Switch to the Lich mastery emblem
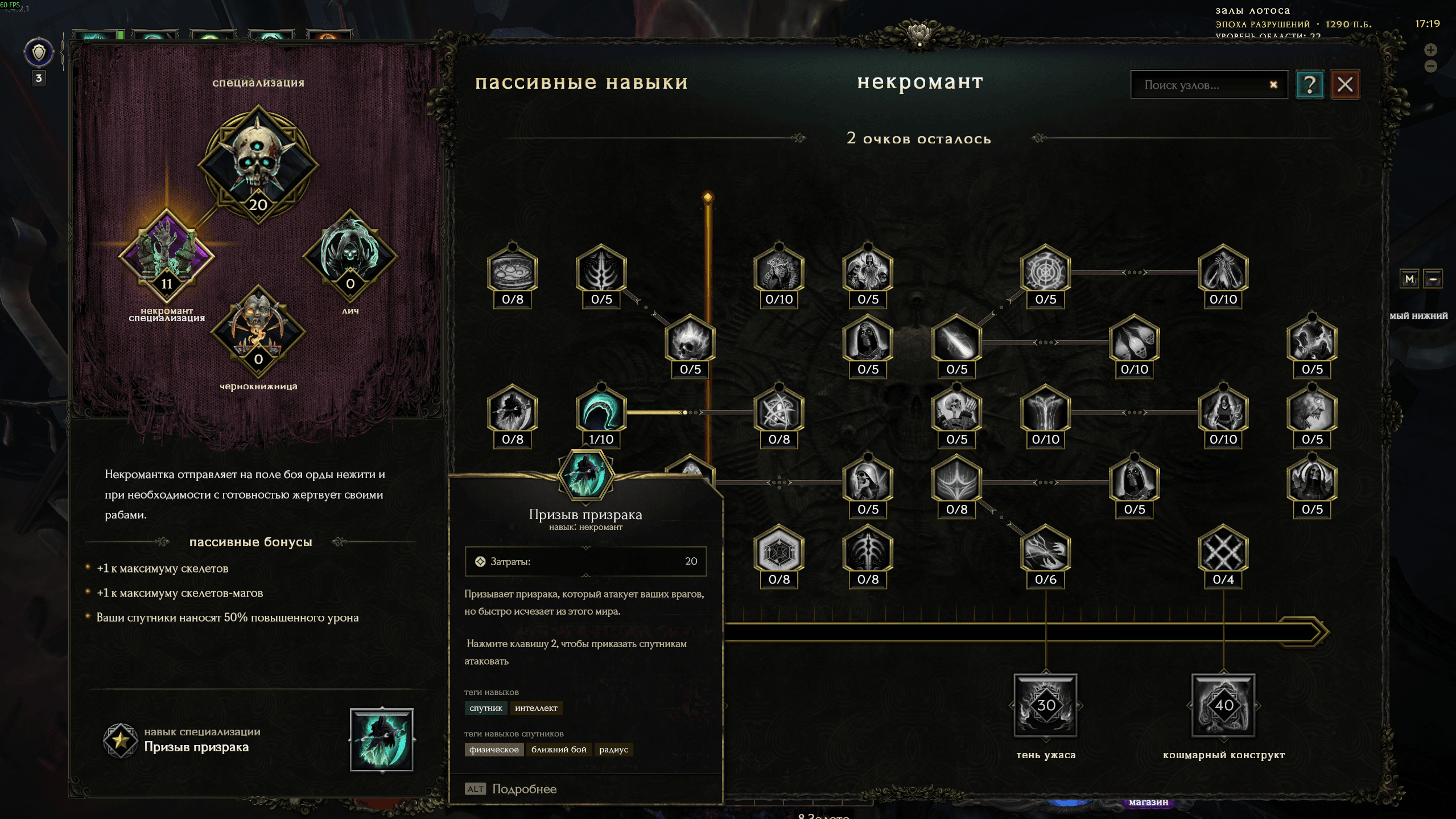Viewport: 1456px width, 819px height. (x=349, y=254)
